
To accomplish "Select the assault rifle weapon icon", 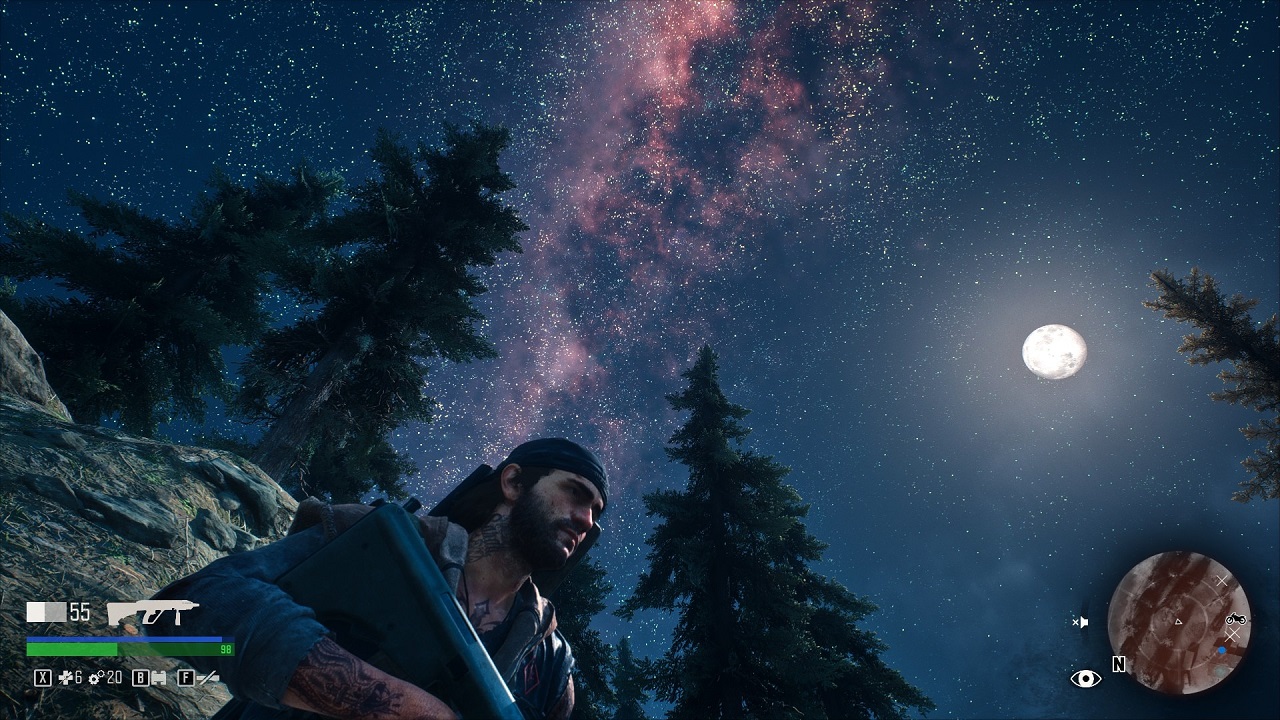I will 155,610.
